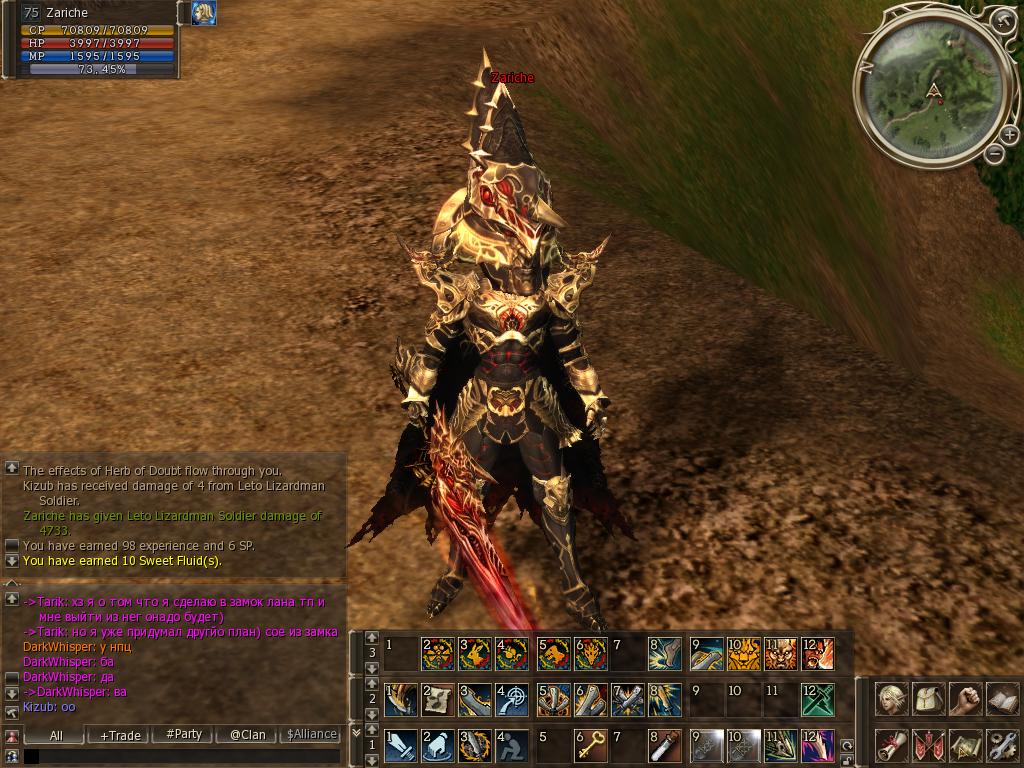Viewport: 1024px width, 768px height.
Task: Open the character status elf portrait icon
Action: click(891, 698)
